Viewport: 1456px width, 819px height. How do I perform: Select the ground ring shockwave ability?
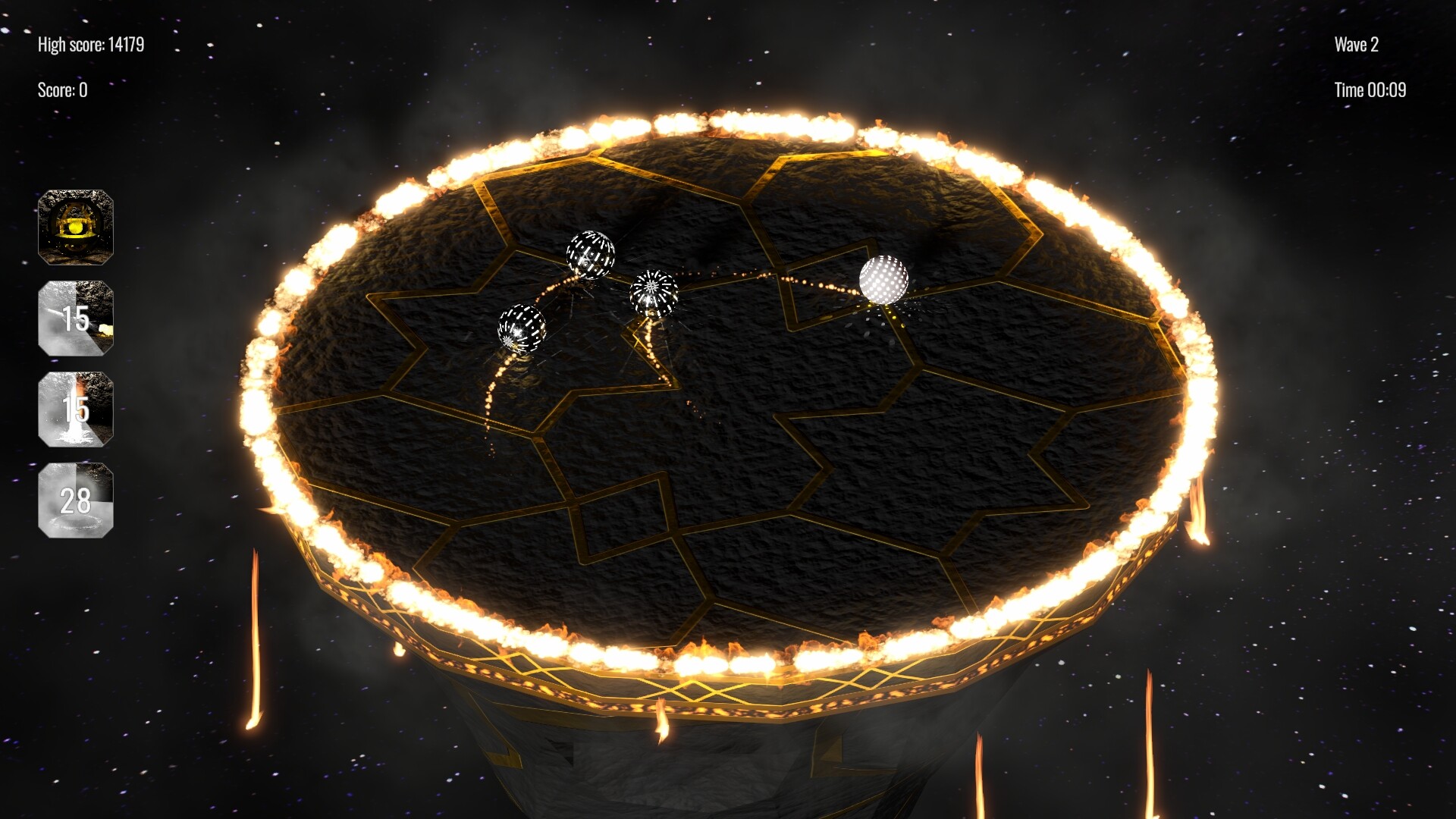[76, 500]
